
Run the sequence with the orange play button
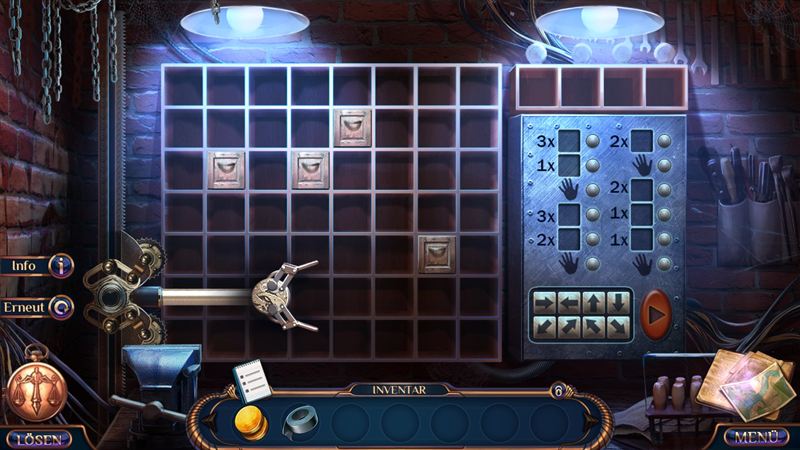656,312
